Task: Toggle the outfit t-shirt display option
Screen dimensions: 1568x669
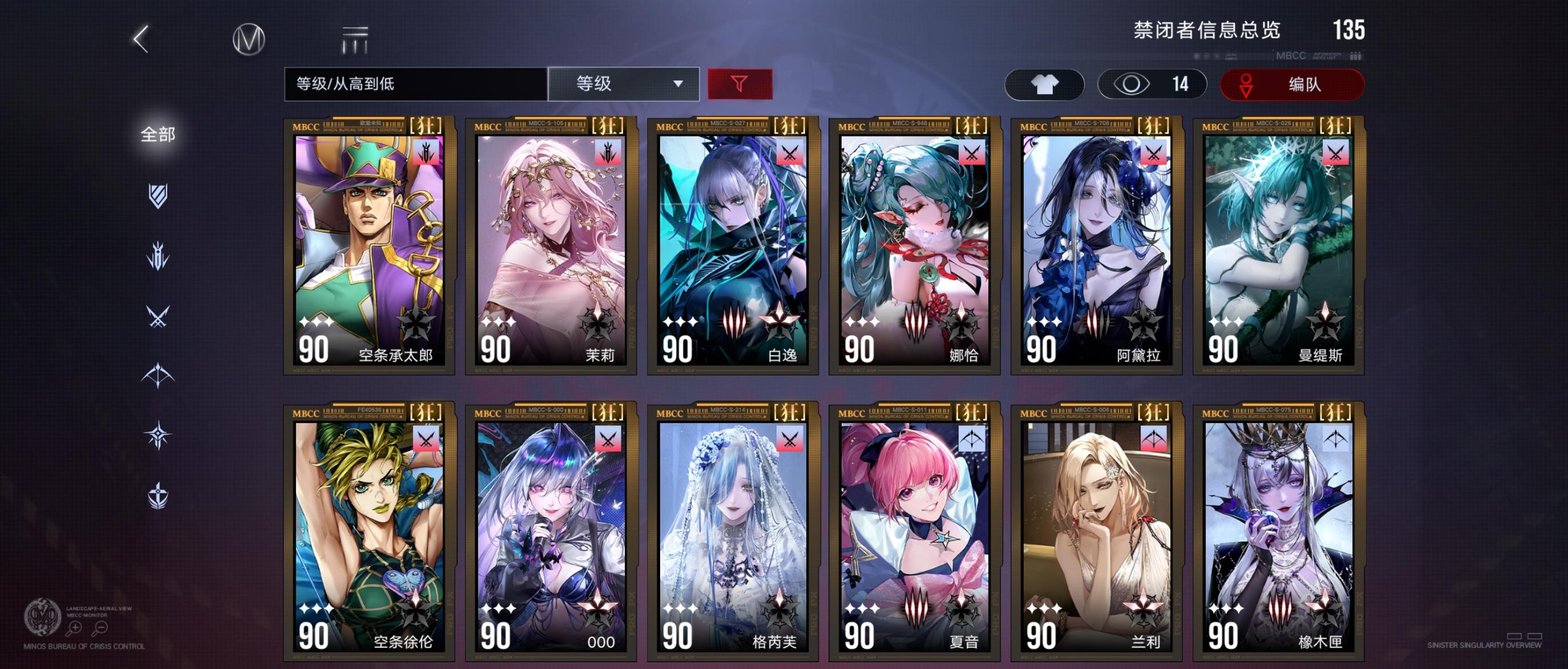Action: [1044, 84]
